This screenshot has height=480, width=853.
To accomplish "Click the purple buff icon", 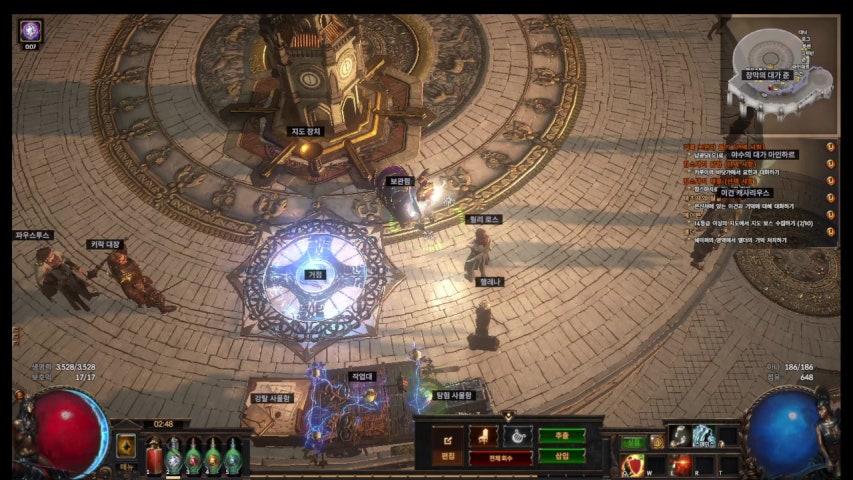I will (30, 30).
